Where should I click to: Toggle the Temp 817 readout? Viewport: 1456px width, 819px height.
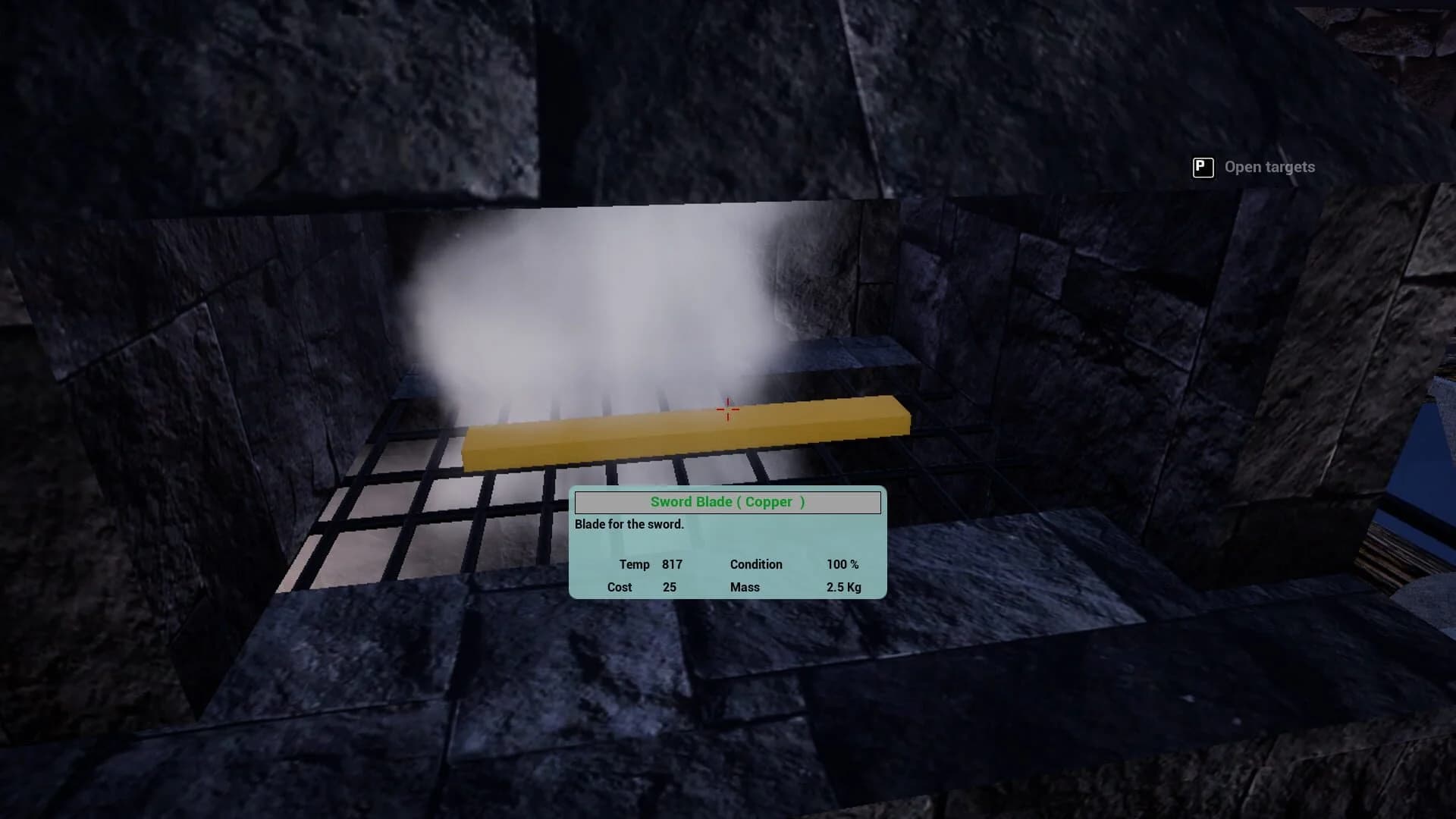(x=673, y=564)
